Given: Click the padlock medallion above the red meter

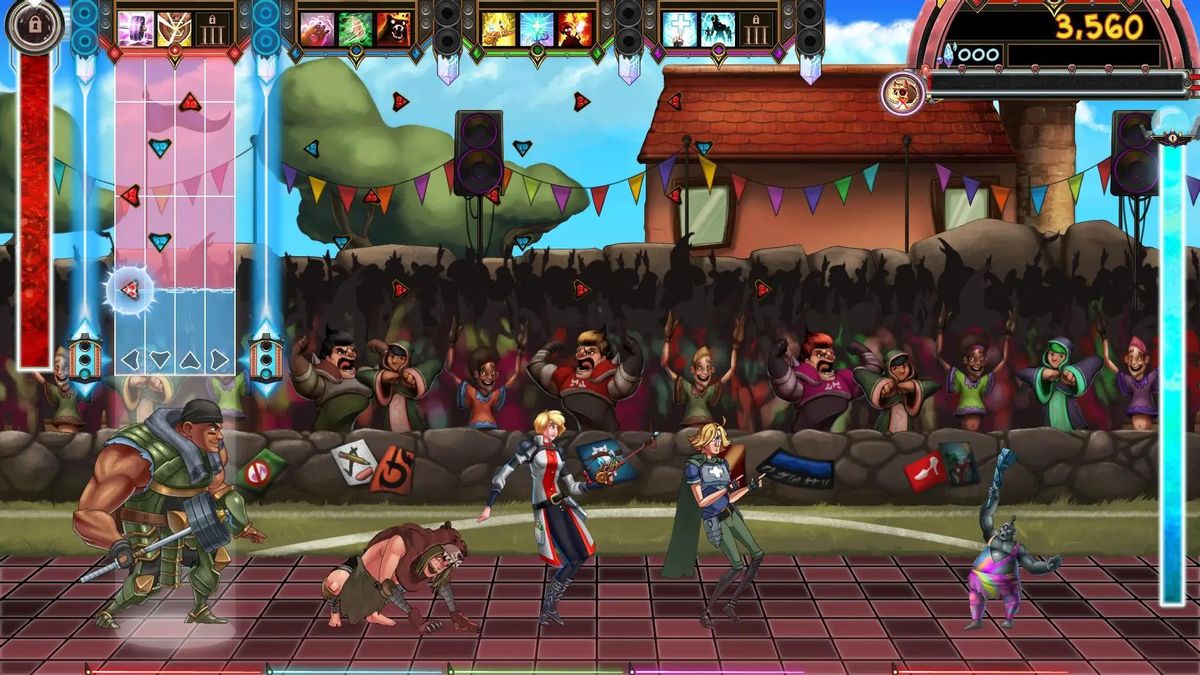Looking at the screenshot, I should (35, 25).
